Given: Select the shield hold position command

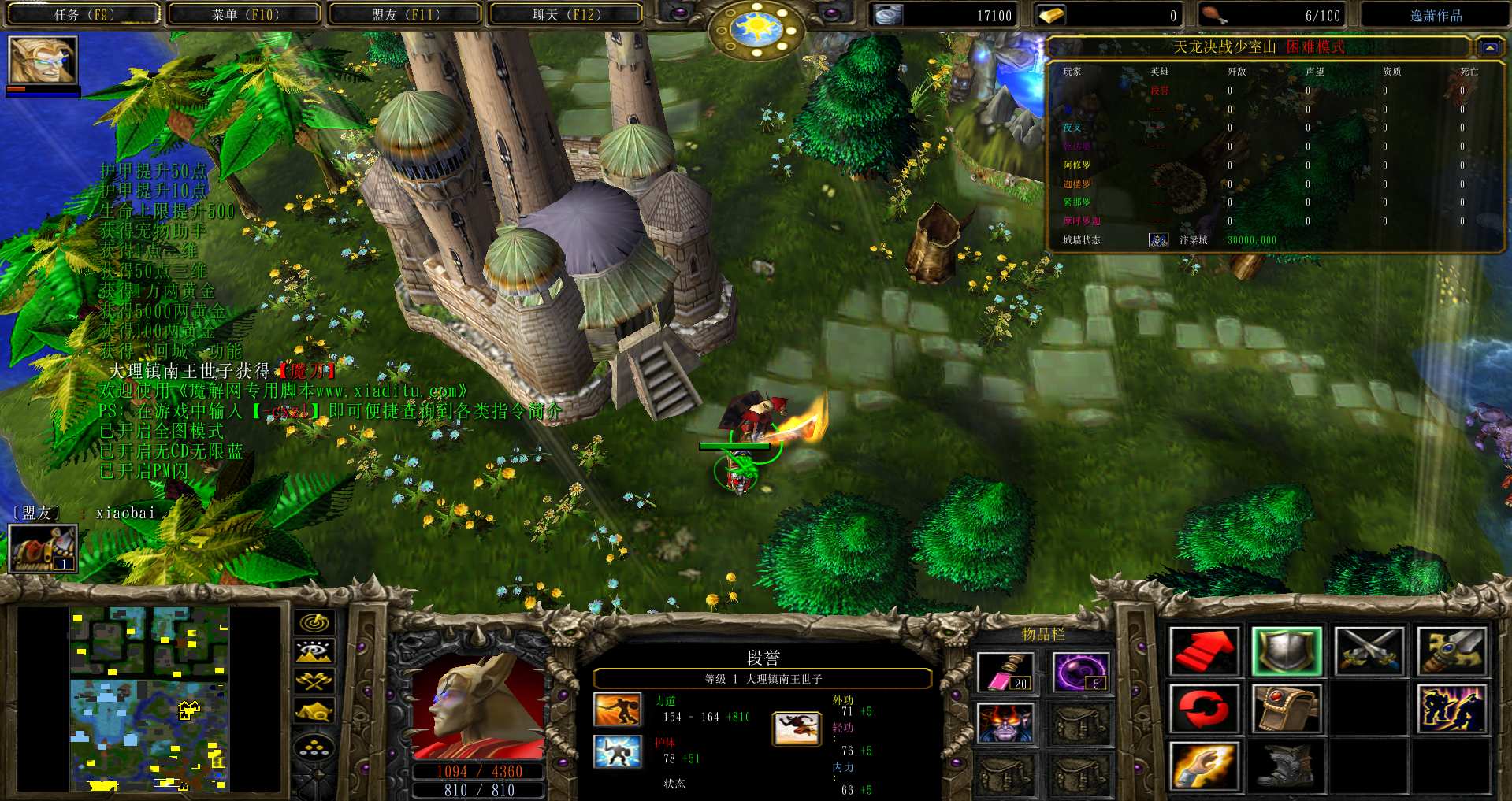Looking at the screenshot, I should pos(1286,651).
